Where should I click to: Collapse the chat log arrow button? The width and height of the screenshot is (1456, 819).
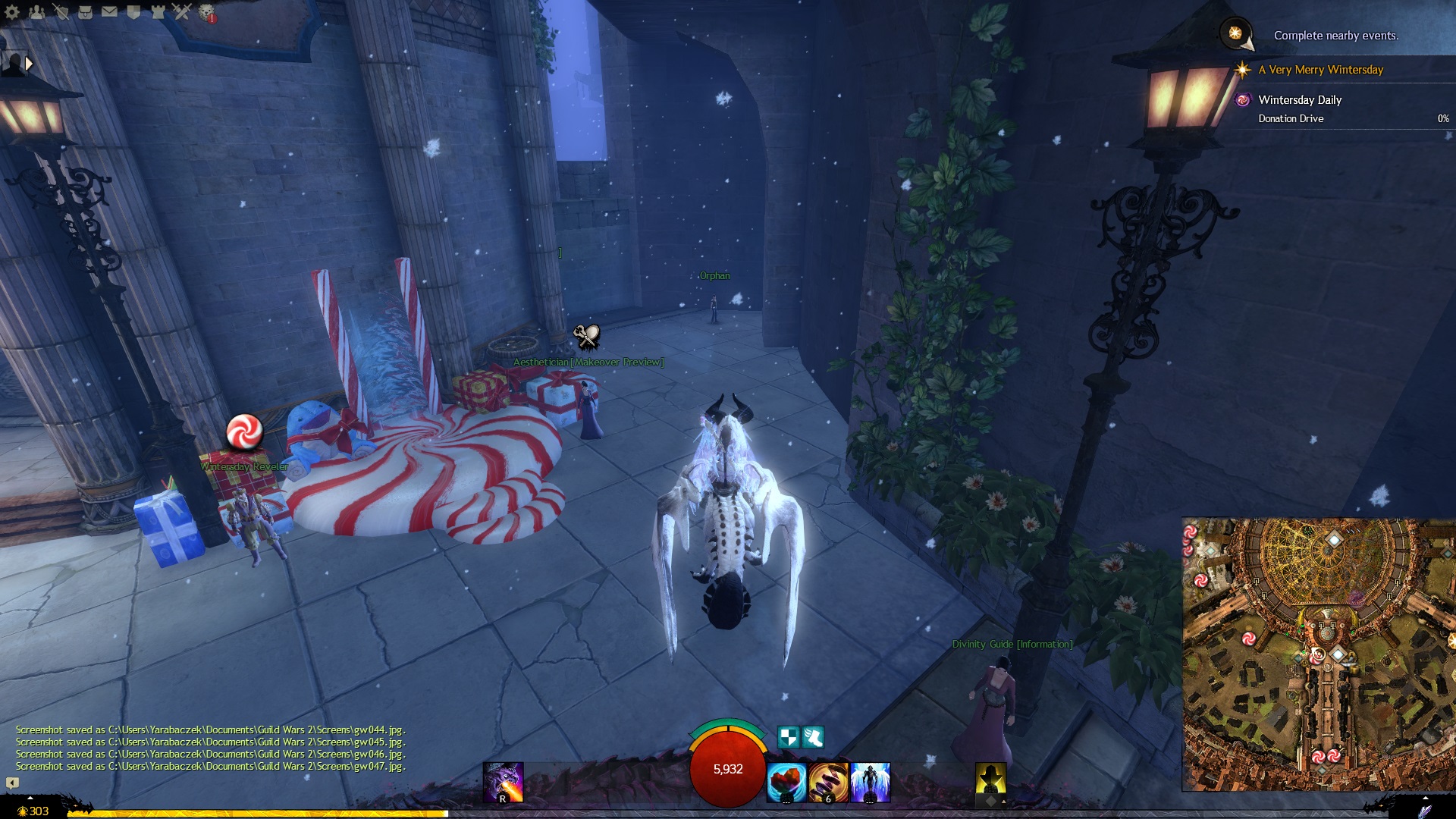(12, 782)
